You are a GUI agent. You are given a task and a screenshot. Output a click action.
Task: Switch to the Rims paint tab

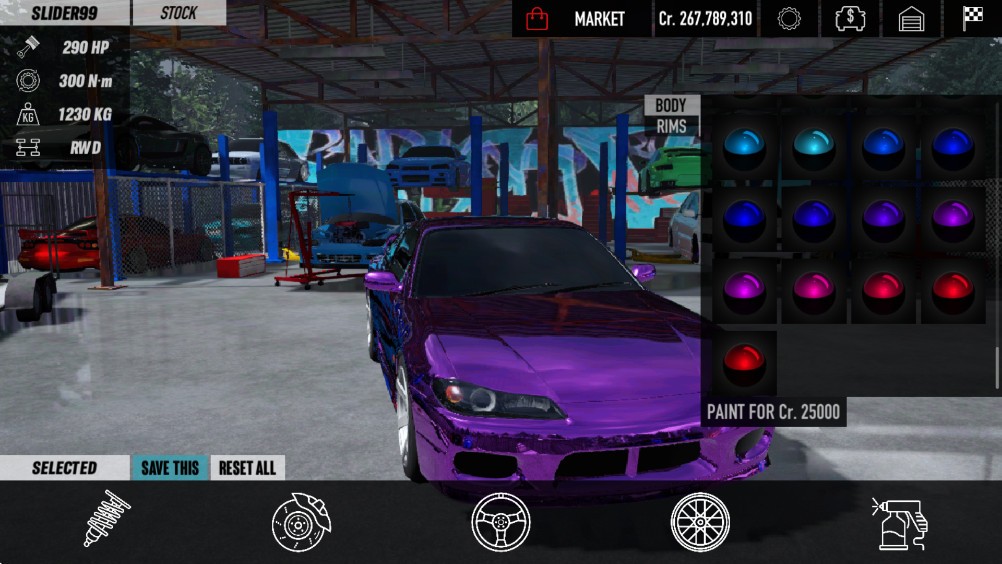[671, 126]
